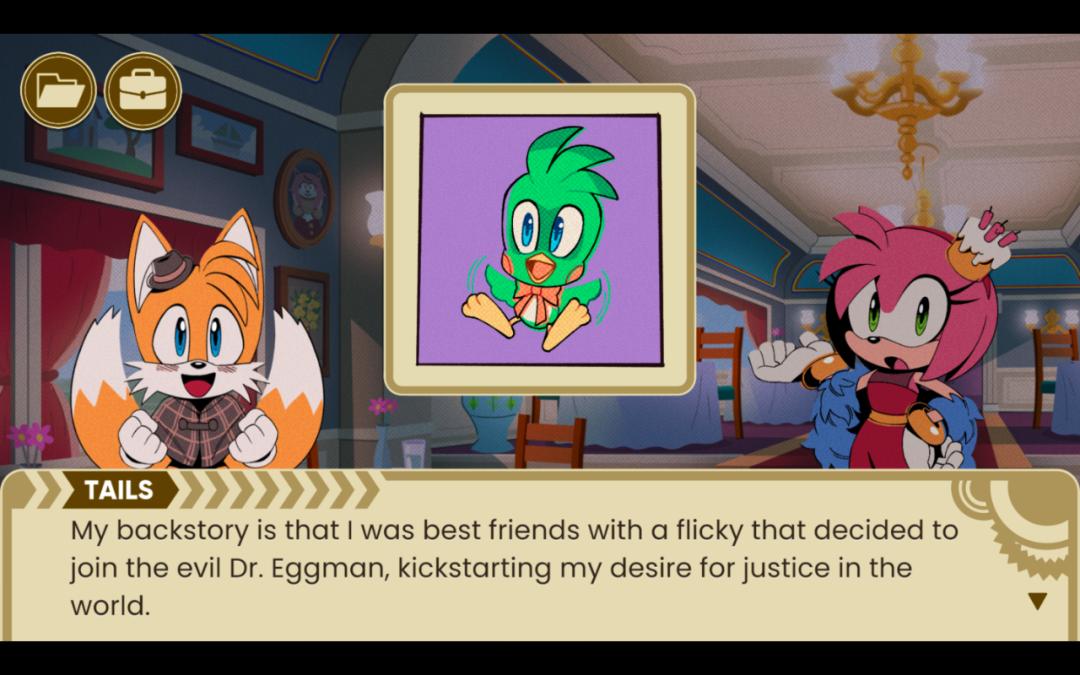This screenshot has height=675, width=1080.
Task: Advance dialogue with the down arrow
Action: pos(1037,601)
